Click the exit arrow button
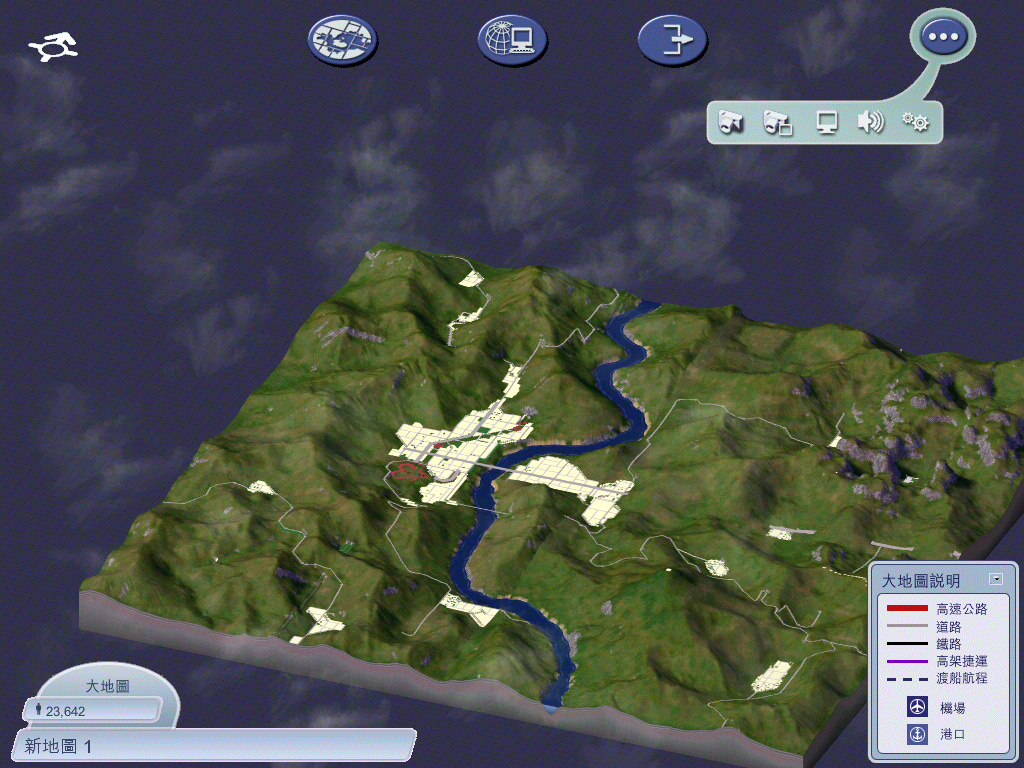 [x=672, y=40]
